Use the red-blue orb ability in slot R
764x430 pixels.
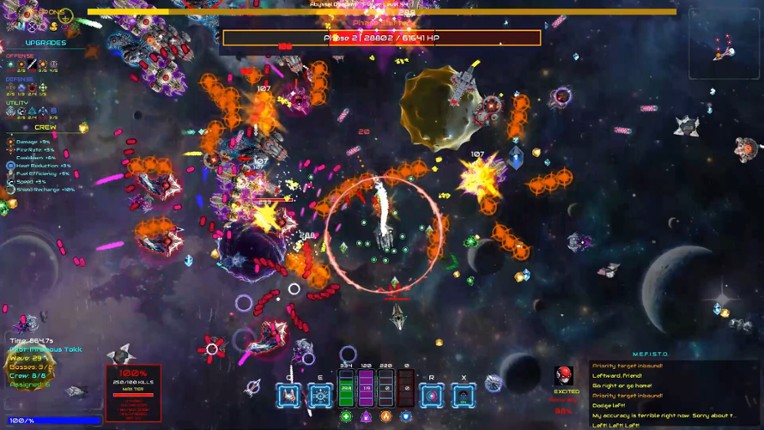[432, 395]
